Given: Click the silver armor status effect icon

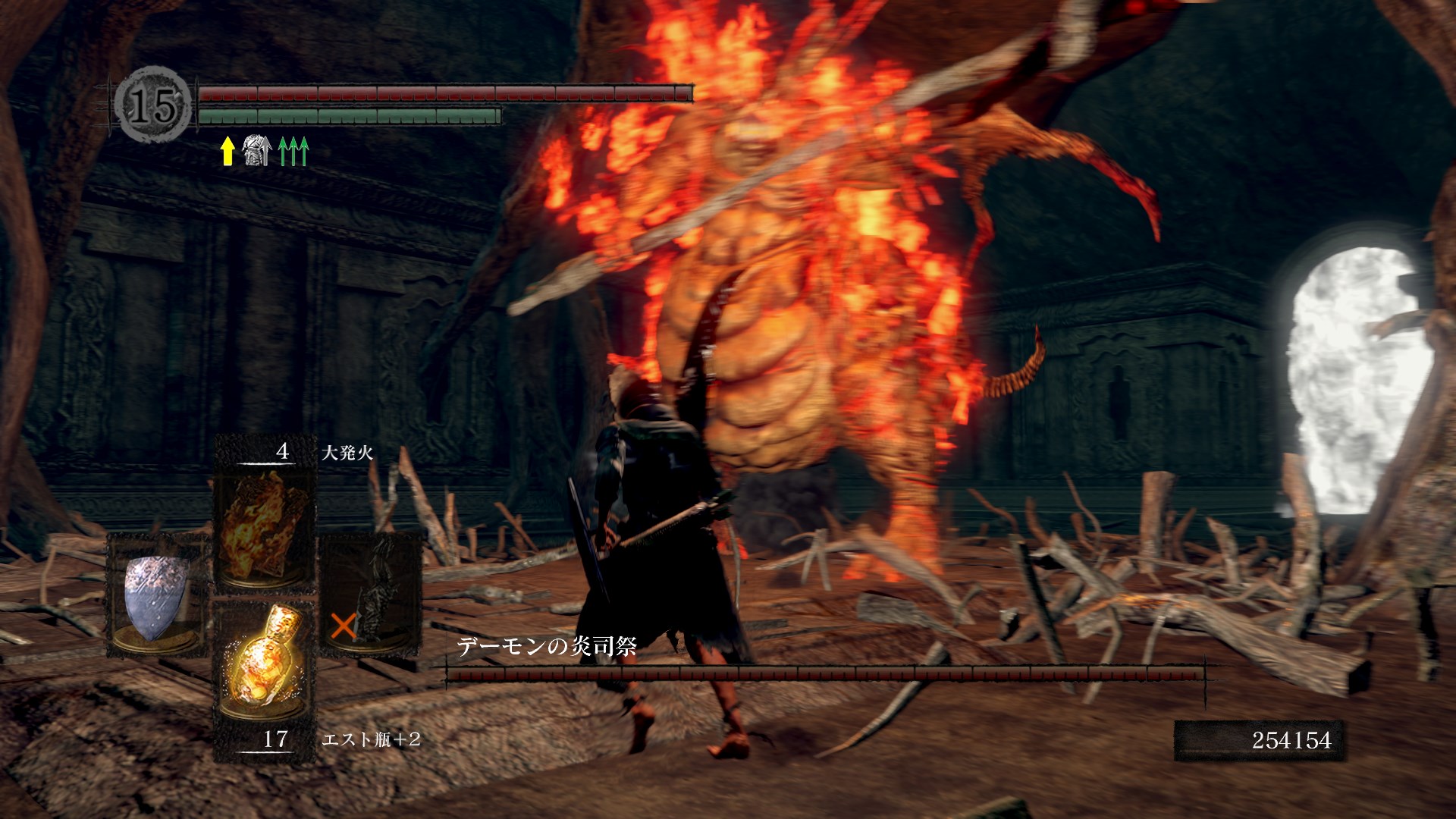Looking at the screenshot, I should coord(256,151).
